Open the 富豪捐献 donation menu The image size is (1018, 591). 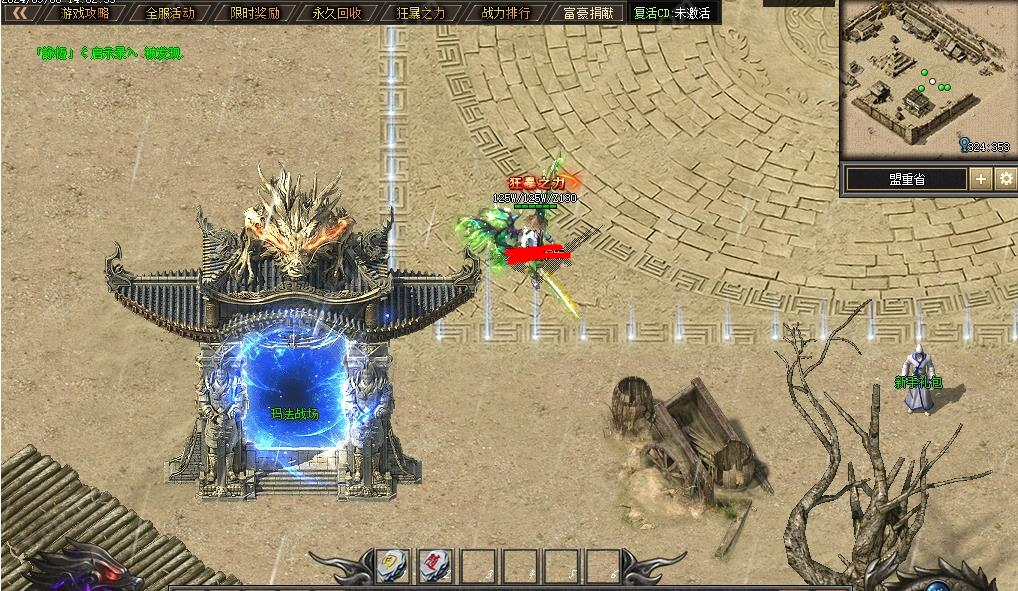tap(588, 13)
